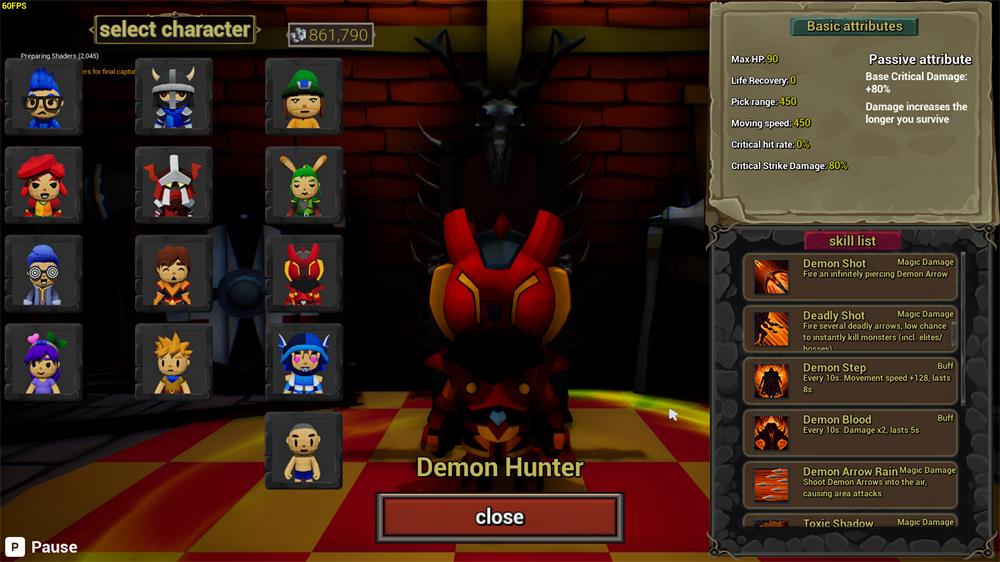The height and width of the screenshot is (562, 1000).
Task: Choose the white and red armored character
Action: coord(174,186)
